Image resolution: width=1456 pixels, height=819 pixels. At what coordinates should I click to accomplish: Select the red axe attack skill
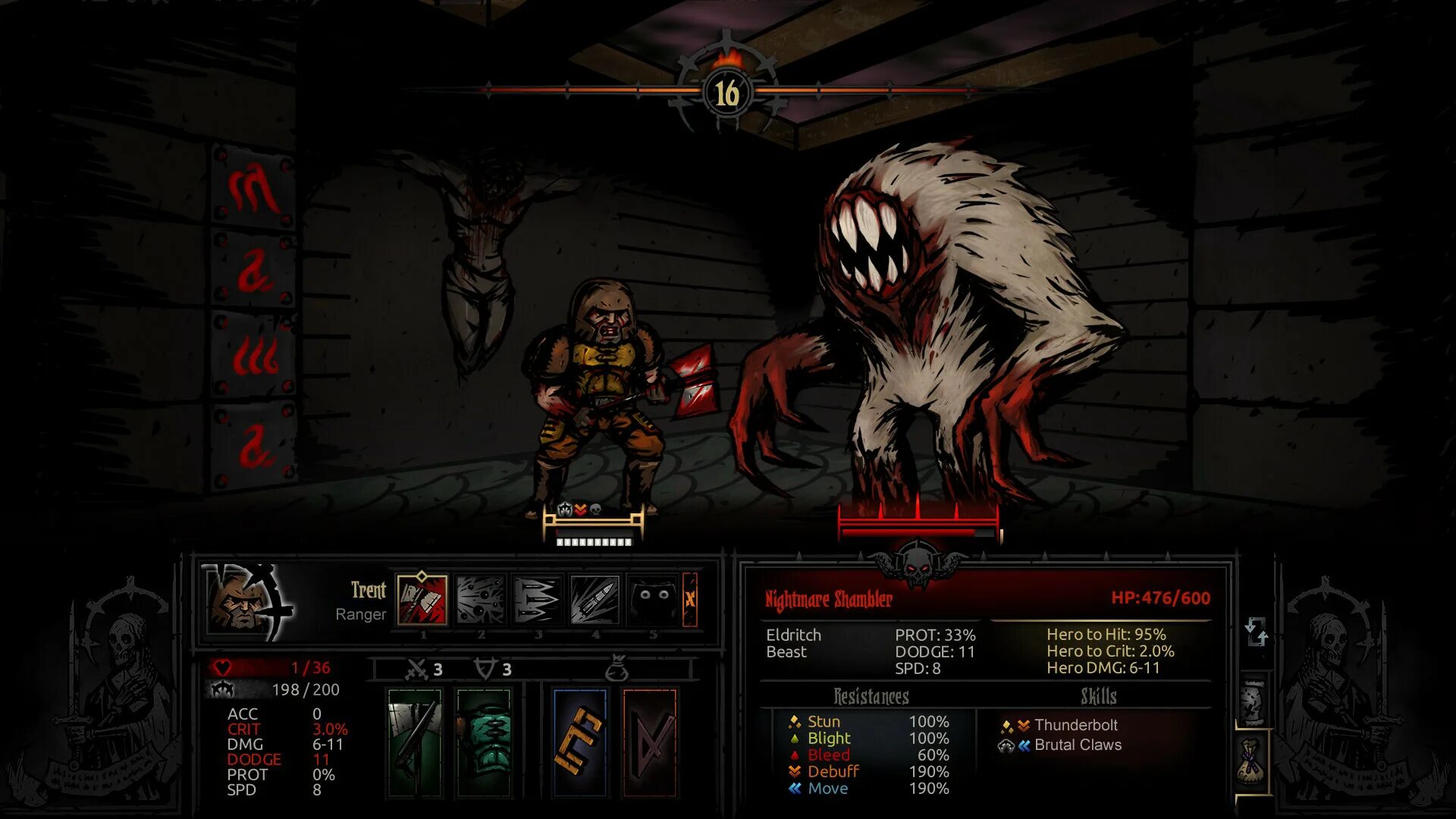click(x=422, y=600)
